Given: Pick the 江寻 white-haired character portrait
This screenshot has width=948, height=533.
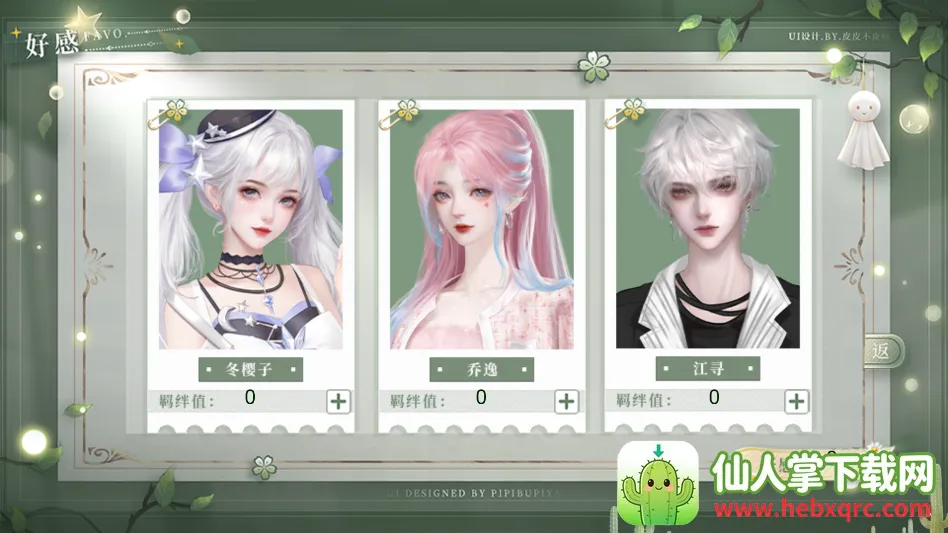Looking at the screenshot, I should (707, 228).
